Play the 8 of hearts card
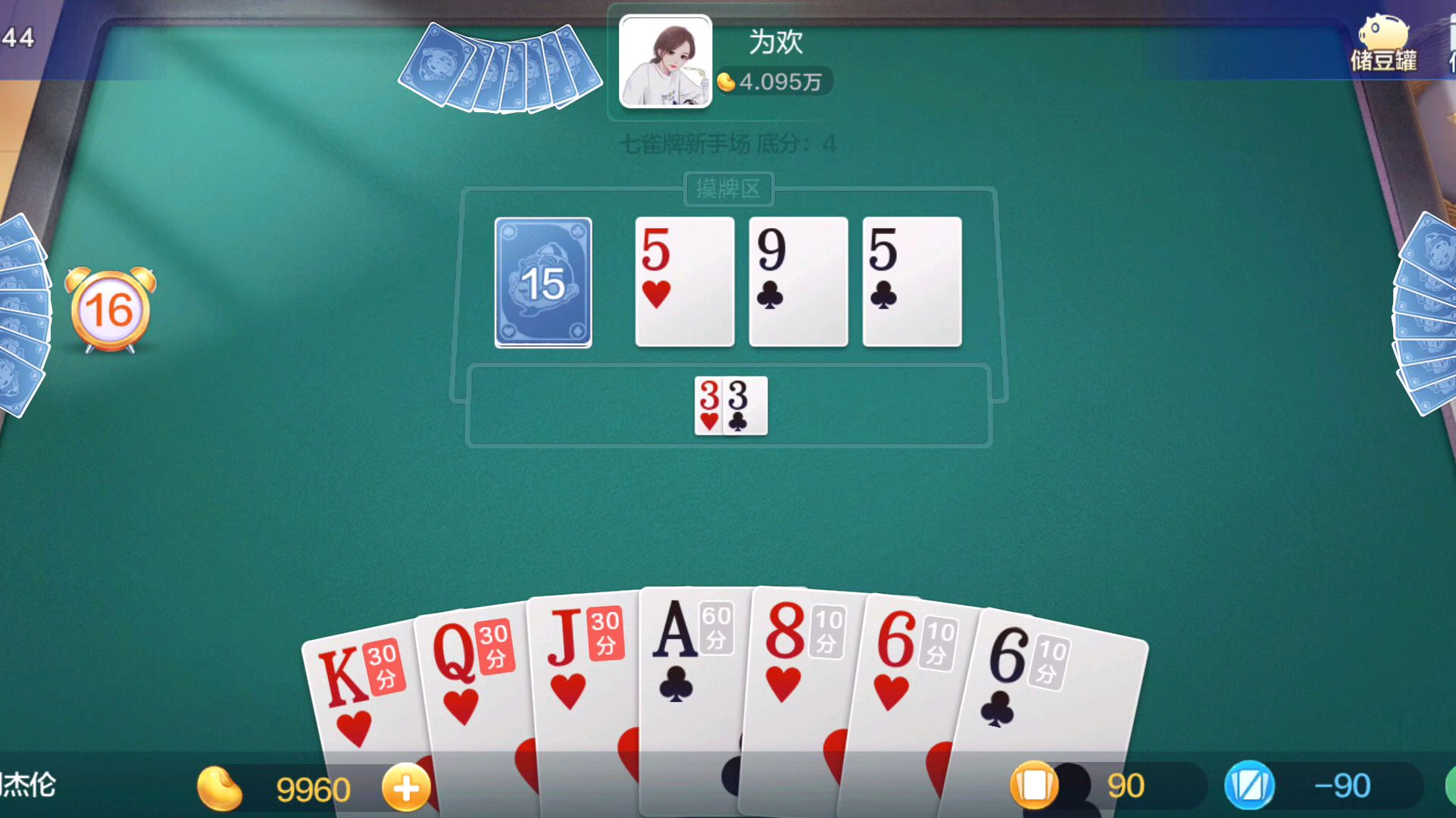Viewport: 1456px width, 818px height. [x=799, y=667]
